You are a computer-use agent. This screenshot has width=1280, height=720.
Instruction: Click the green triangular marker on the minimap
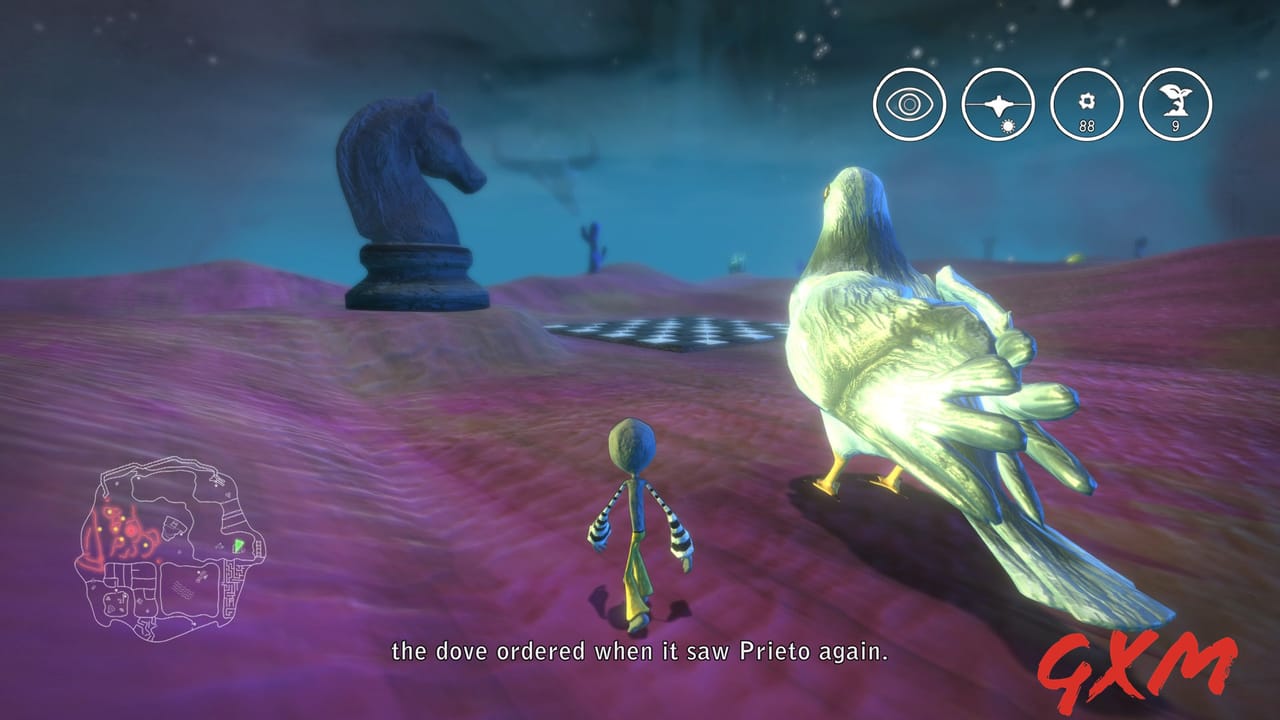(x=238, y=545)
